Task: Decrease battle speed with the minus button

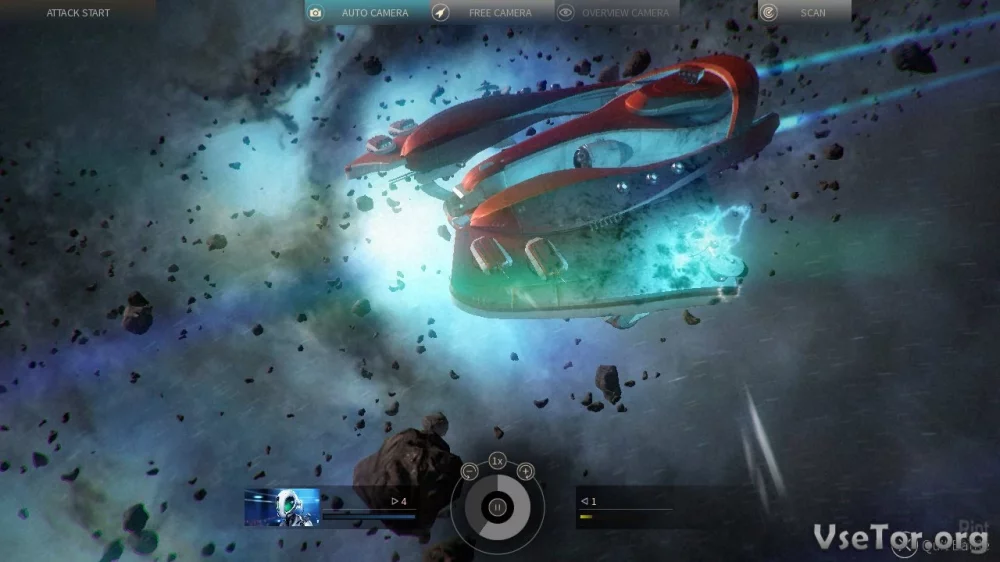Action: (470, 472)
